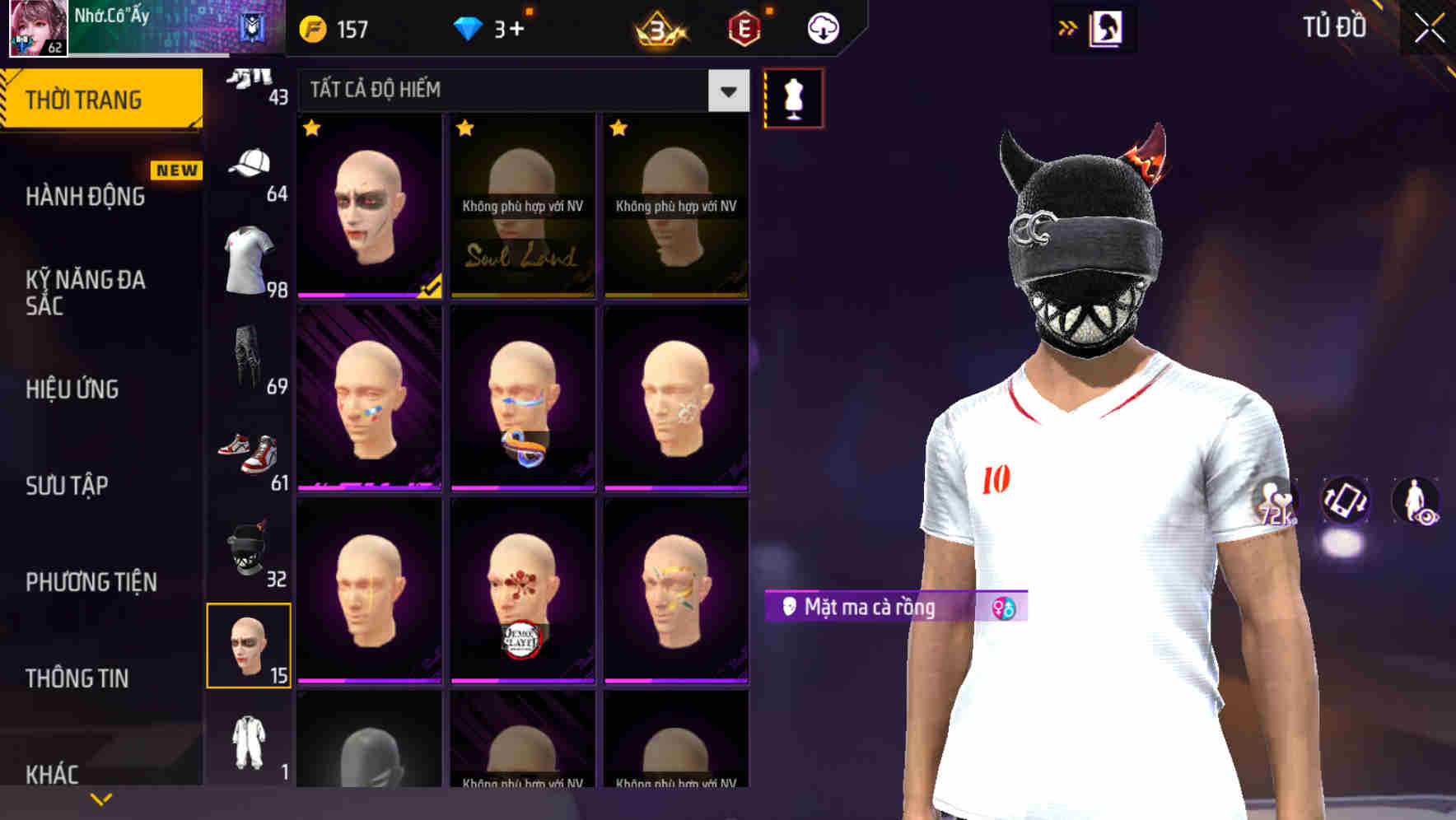Open the mannequin preview icon above the grid
This screenshot has height=820, width=1456.
[793, 96]
